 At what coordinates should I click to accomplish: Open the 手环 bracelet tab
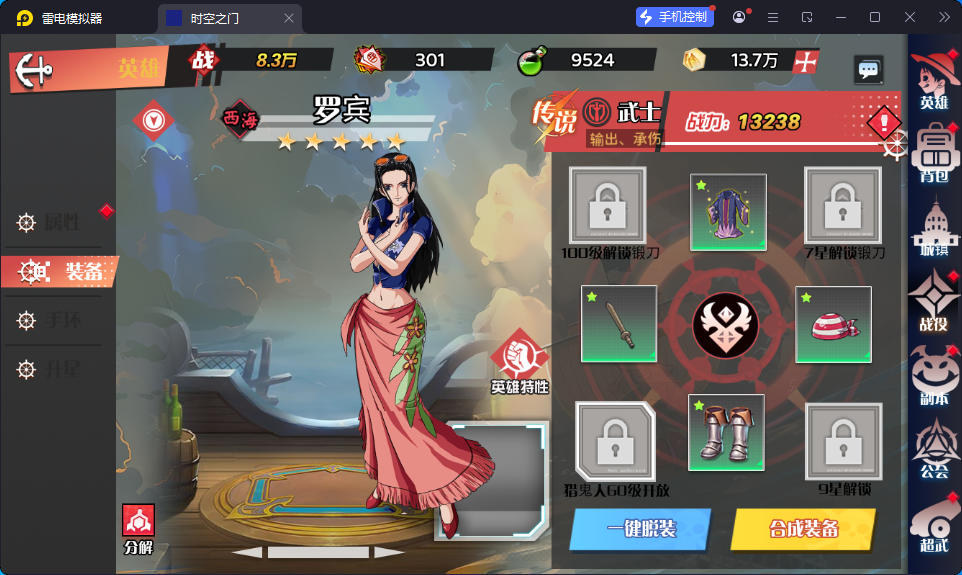coord(60,320)
